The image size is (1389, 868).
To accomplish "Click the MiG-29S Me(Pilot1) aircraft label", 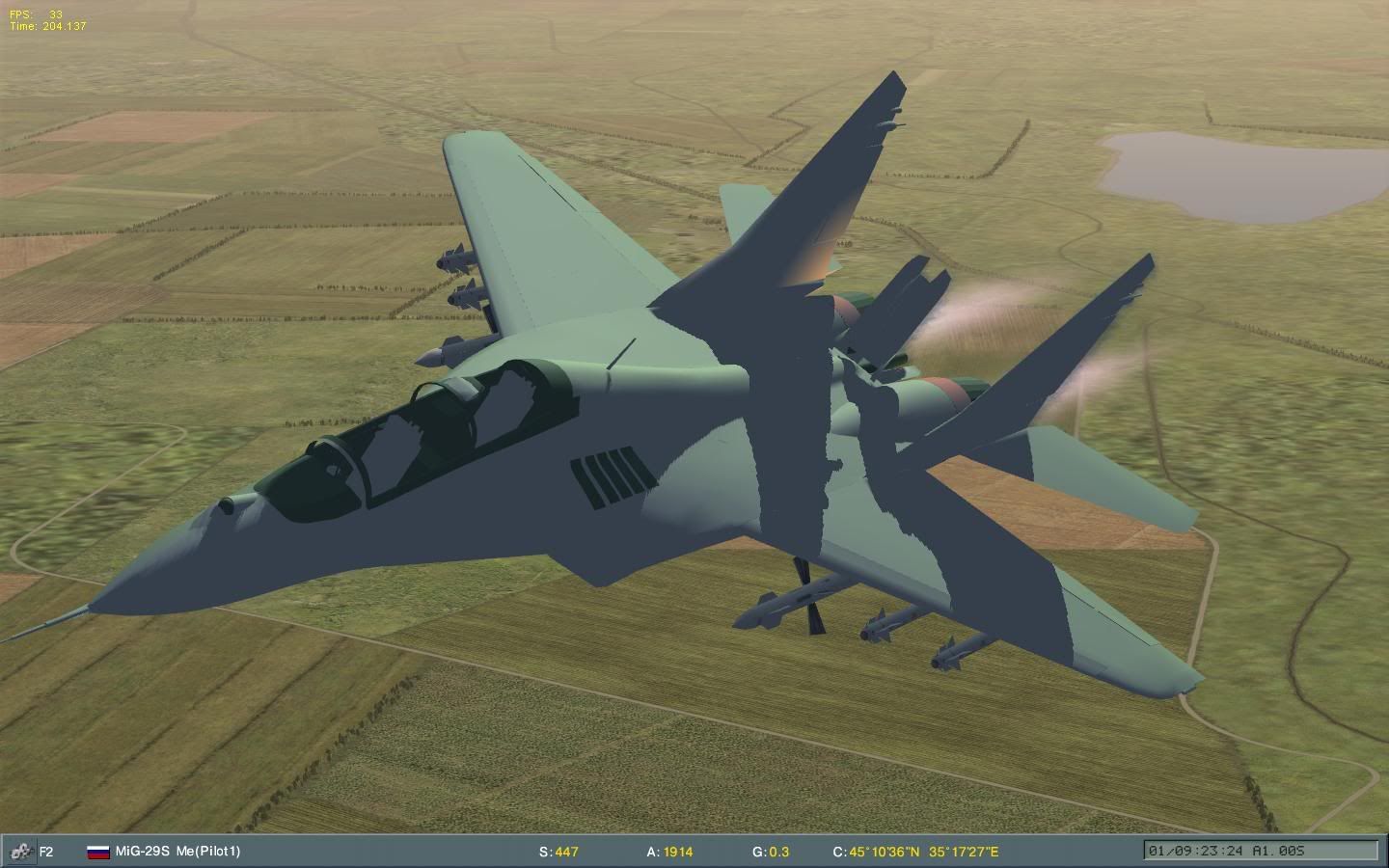I will point(177,852).
